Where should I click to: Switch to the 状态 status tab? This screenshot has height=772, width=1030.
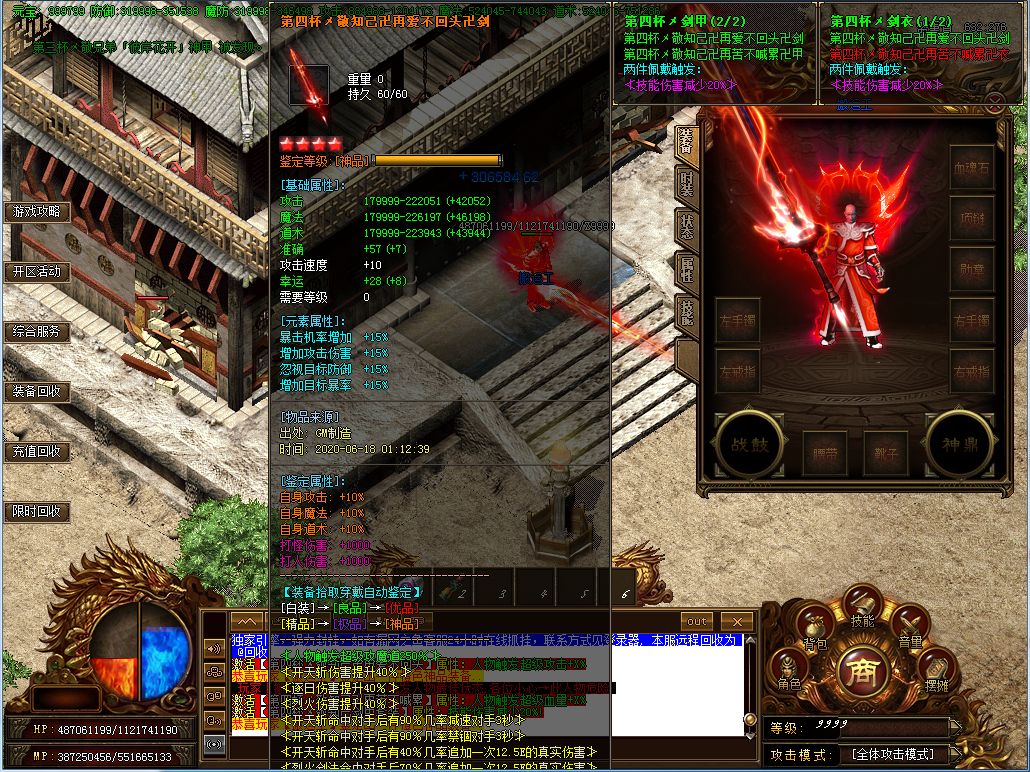click(x=686, y=226)
